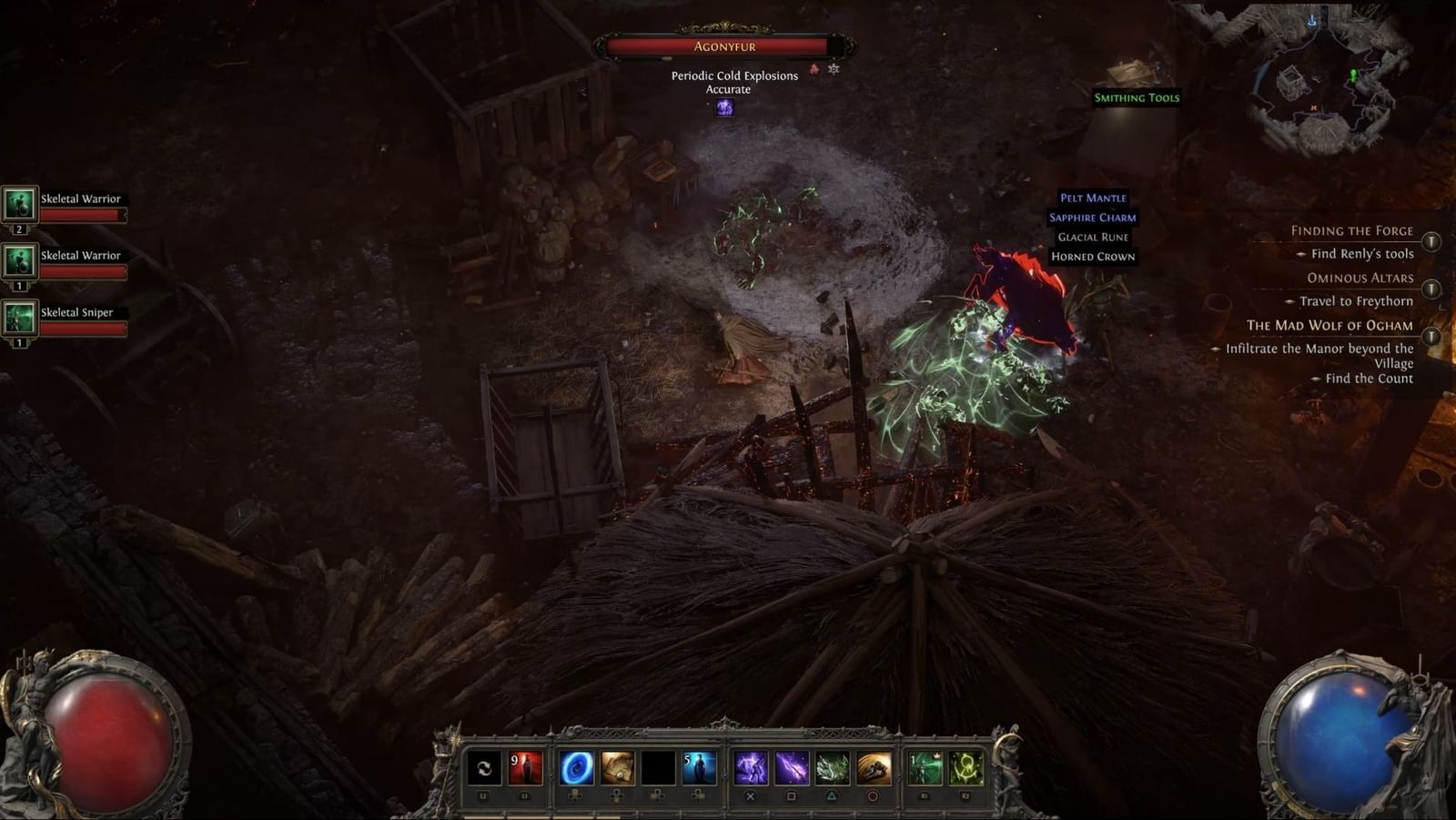Toggle the tracking pin for Finding the Forge
The height and width of the screenshot is (820, 1456).
(1431, 241)
